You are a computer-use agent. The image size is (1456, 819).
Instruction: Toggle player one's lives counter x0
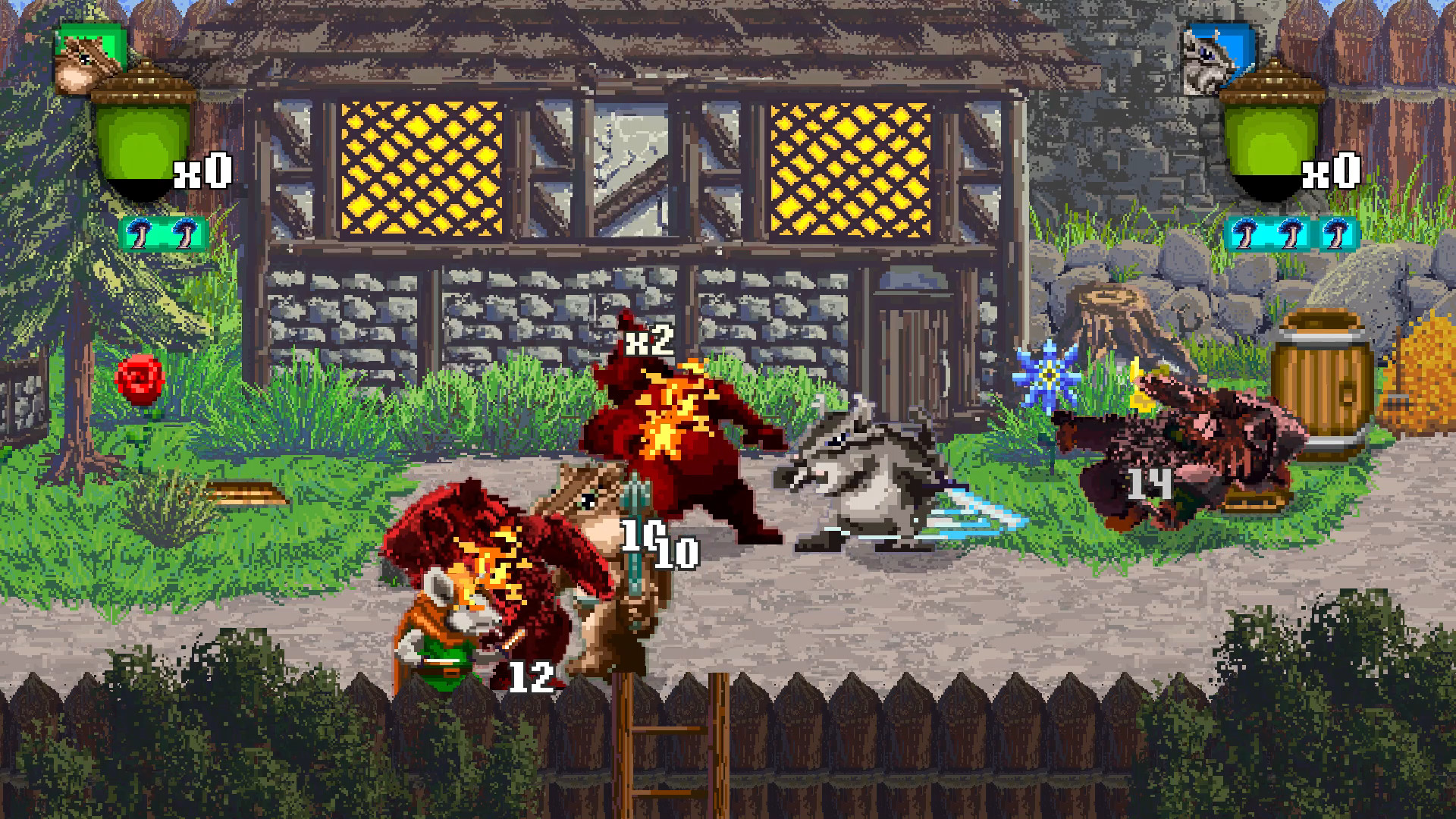point(201,174)
